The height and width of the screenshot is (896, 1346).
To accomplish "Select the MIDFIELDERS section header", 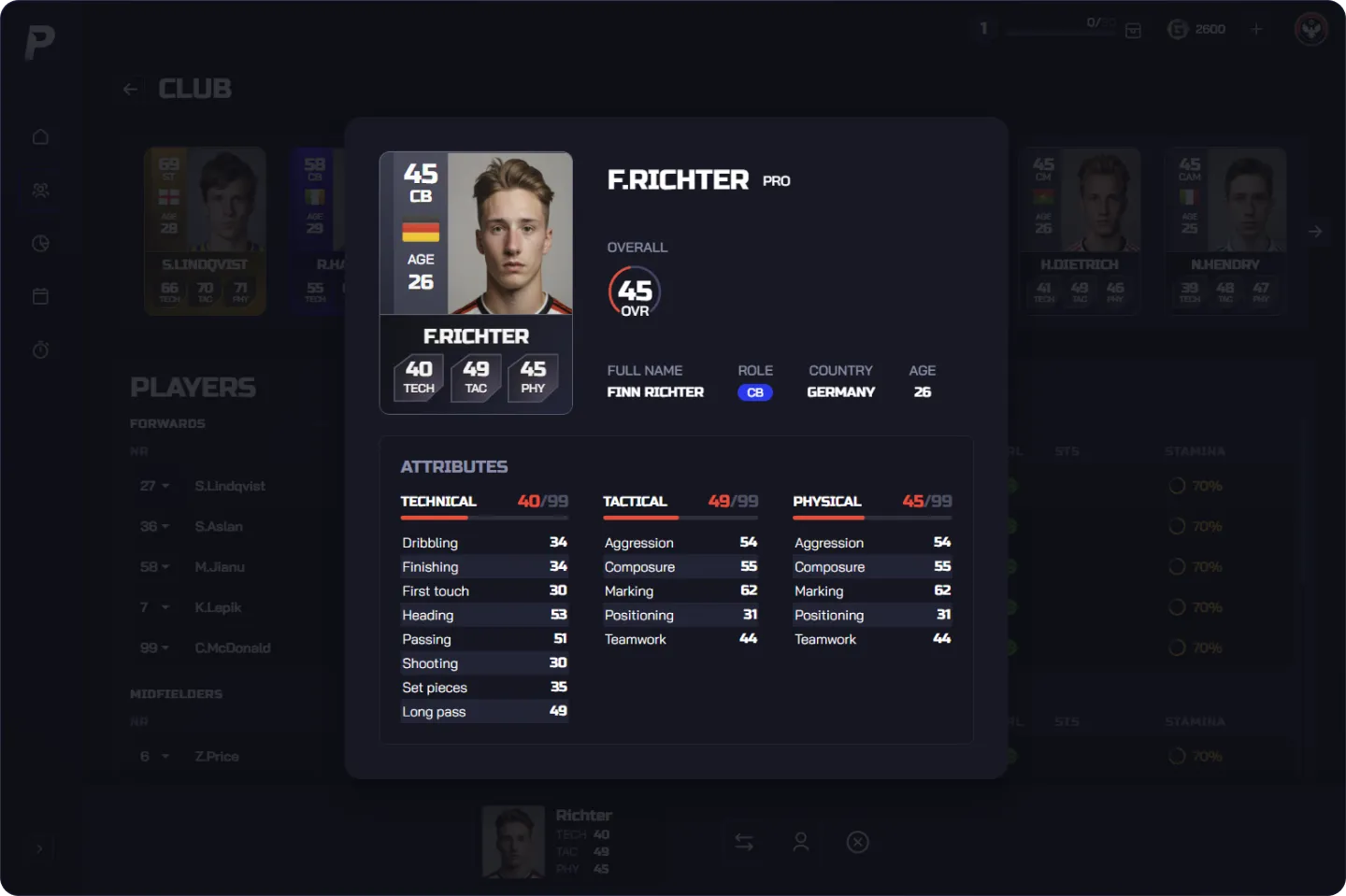I will pos(177,693).
